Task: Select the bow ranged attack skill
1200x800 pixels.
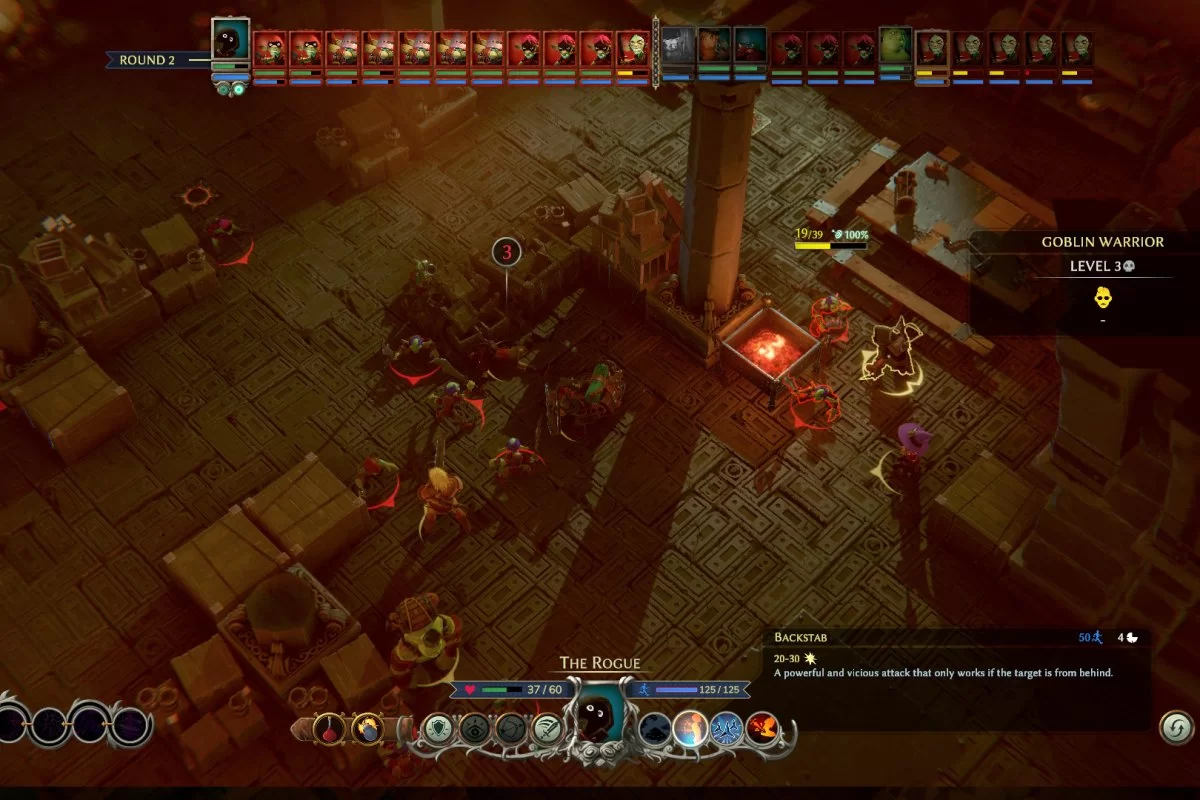Action: pyautogui.click(x=512, y=728)
